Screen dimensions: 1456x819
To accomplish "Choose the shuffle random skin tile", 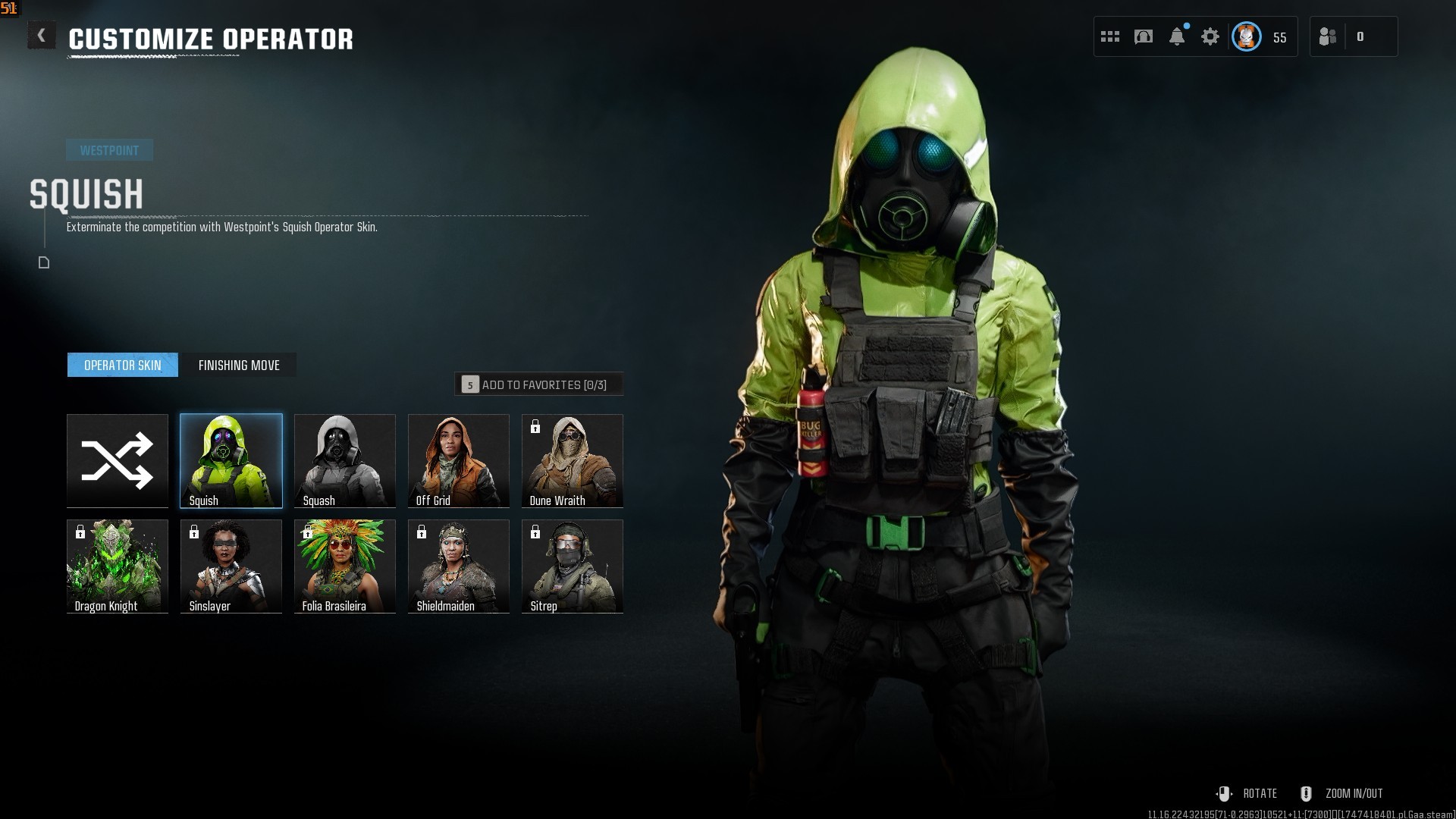I will click(x=118, y=460).
